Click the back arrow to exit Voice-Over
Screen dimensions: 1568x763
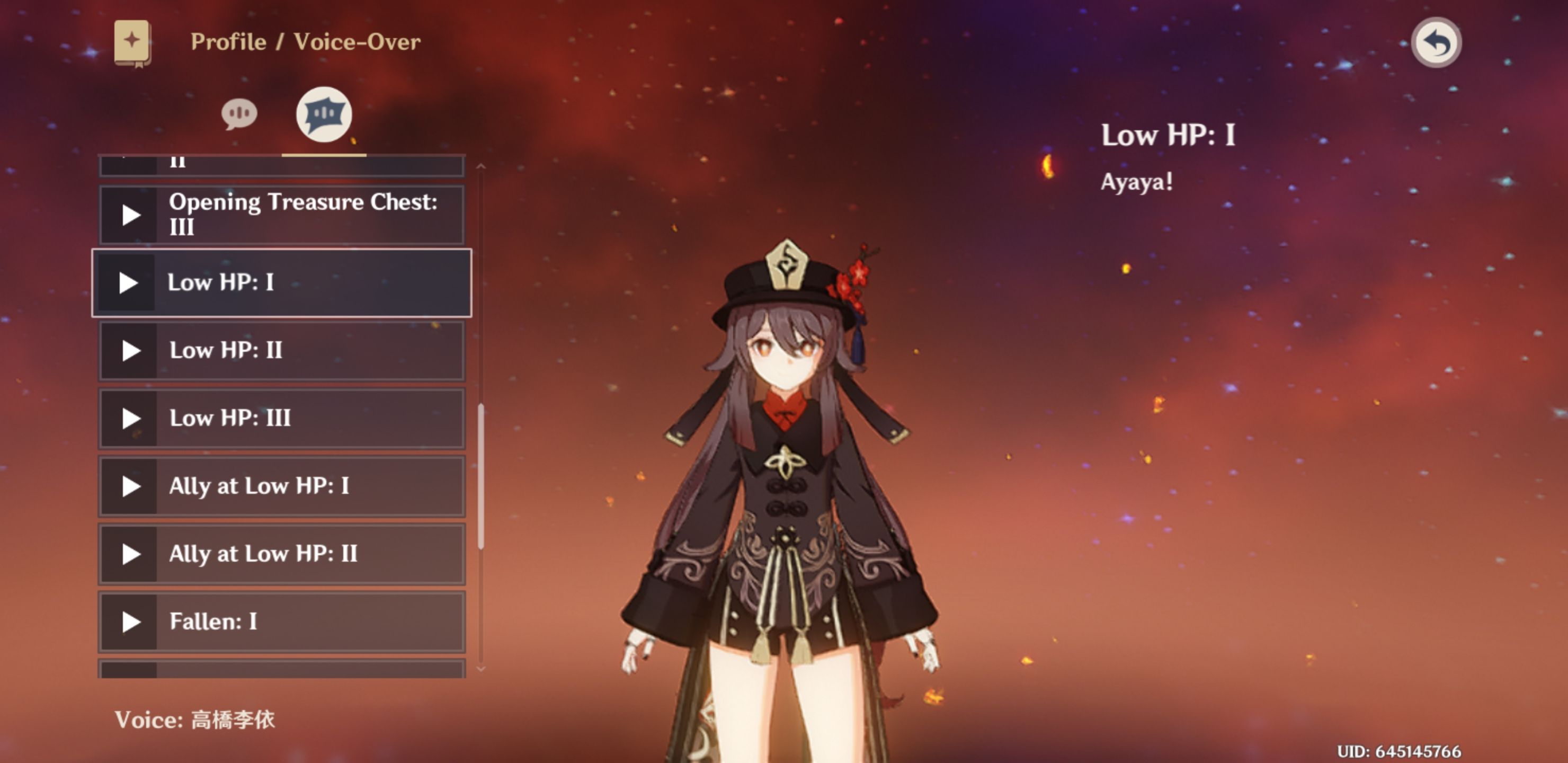point(1437,41)
